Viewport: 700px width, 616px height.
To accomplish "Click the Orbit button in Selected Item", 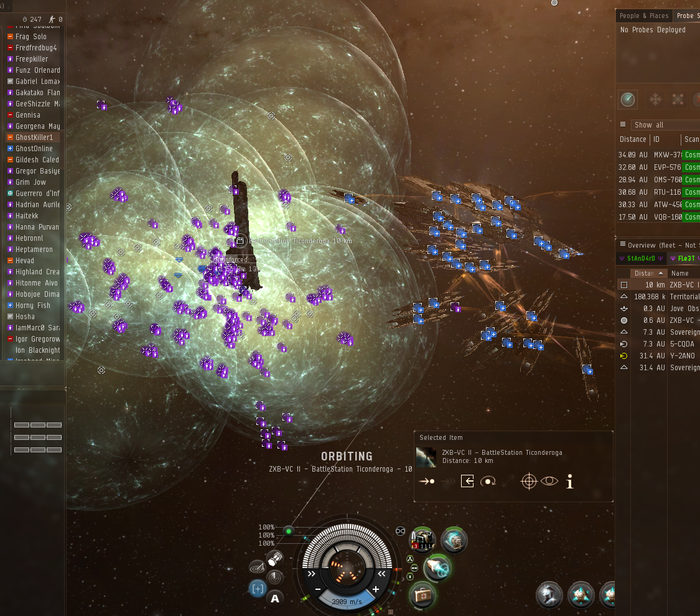I will coord(489,482).
